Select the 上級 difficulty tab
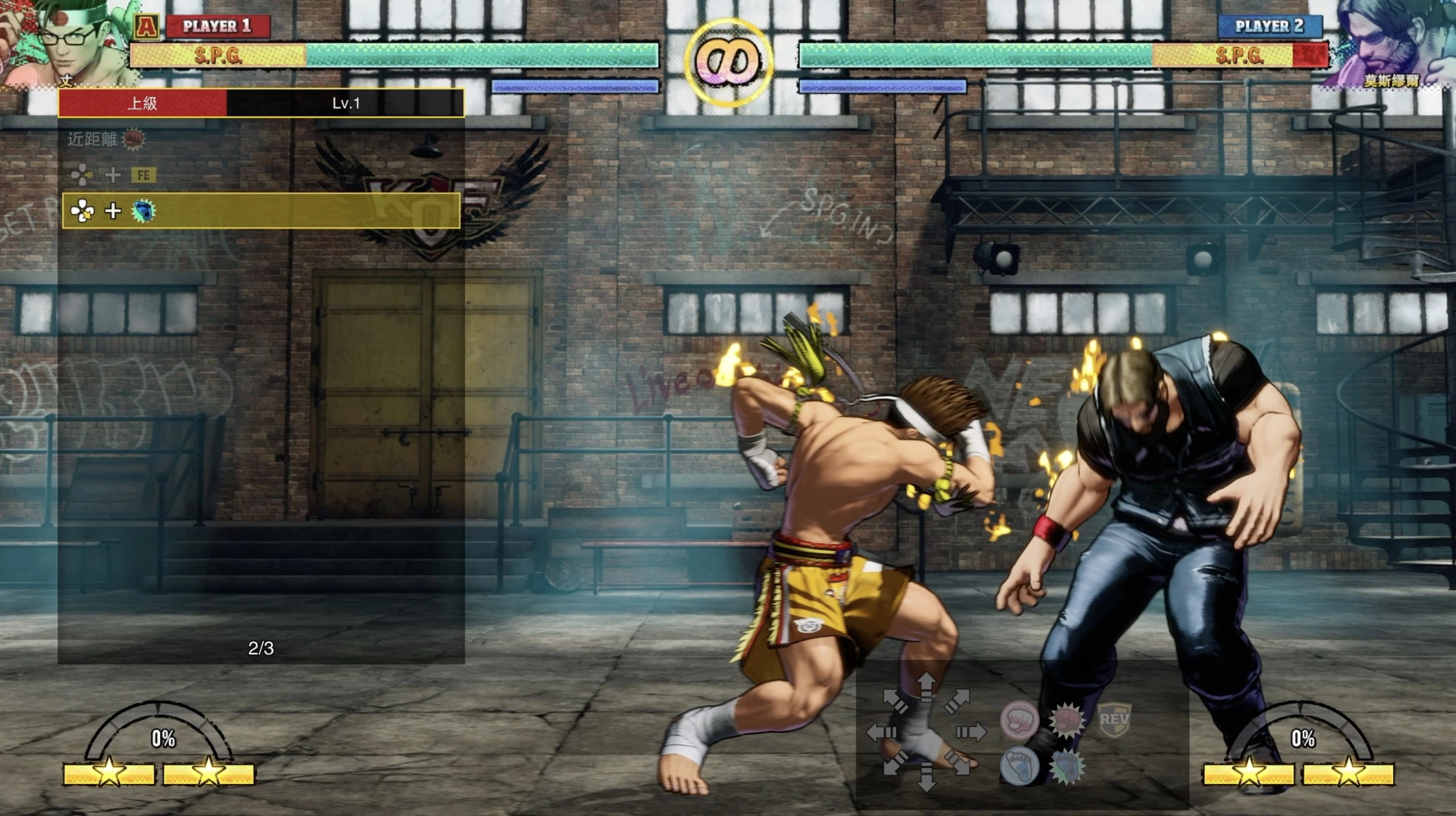 pos(143,103)
